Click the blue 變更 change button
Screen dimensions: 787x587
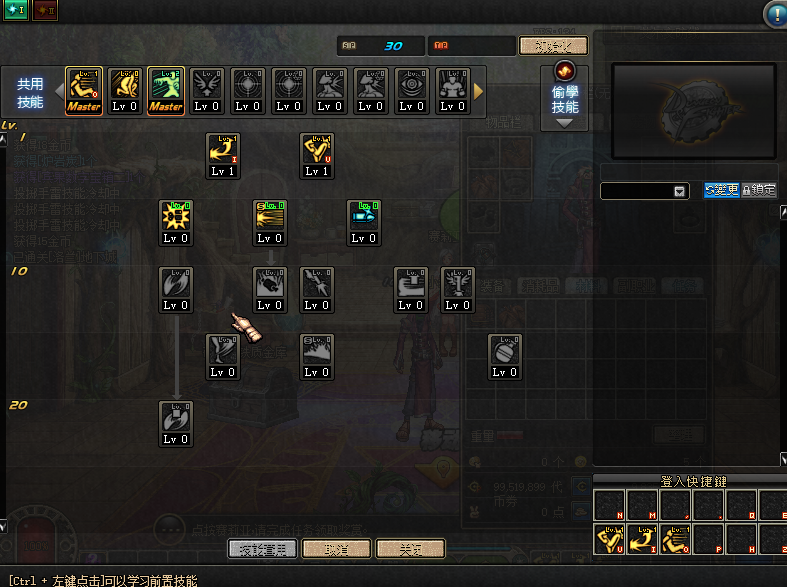point(721,190)
